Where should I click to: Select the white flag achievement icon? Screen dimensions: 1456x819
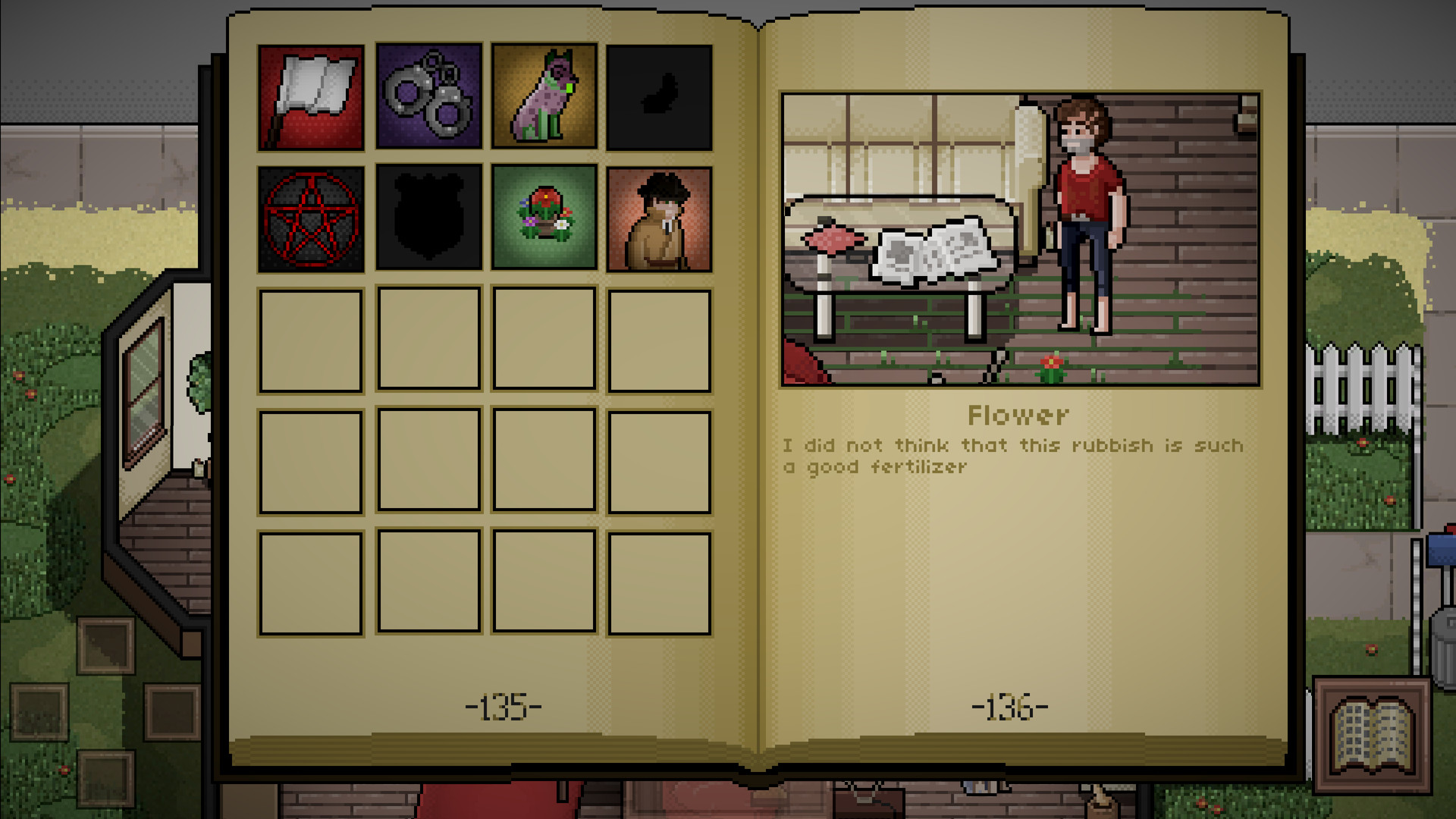[311, 96]
